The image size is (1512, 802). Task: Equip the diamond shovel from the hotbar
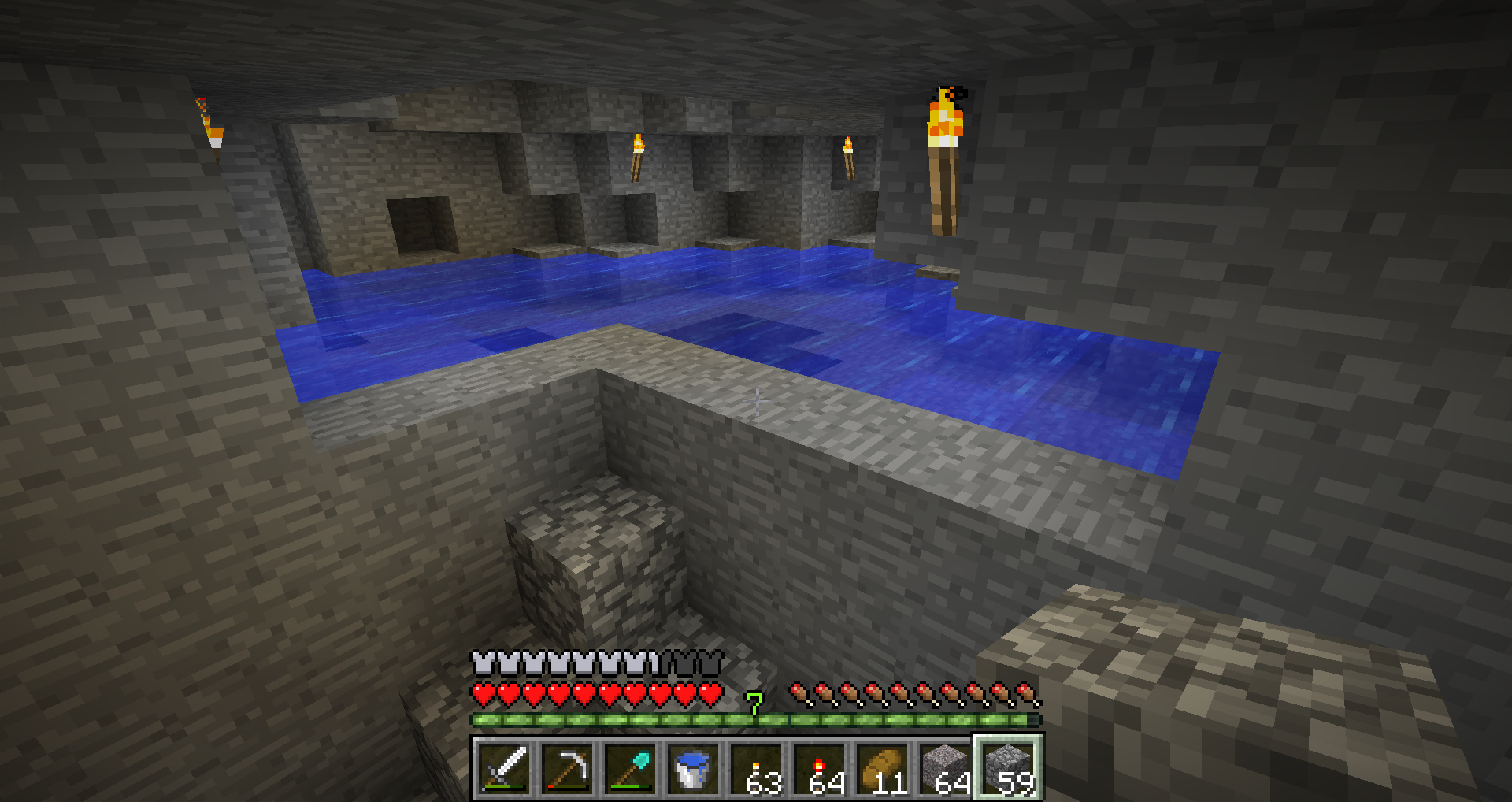coord(630,768)
